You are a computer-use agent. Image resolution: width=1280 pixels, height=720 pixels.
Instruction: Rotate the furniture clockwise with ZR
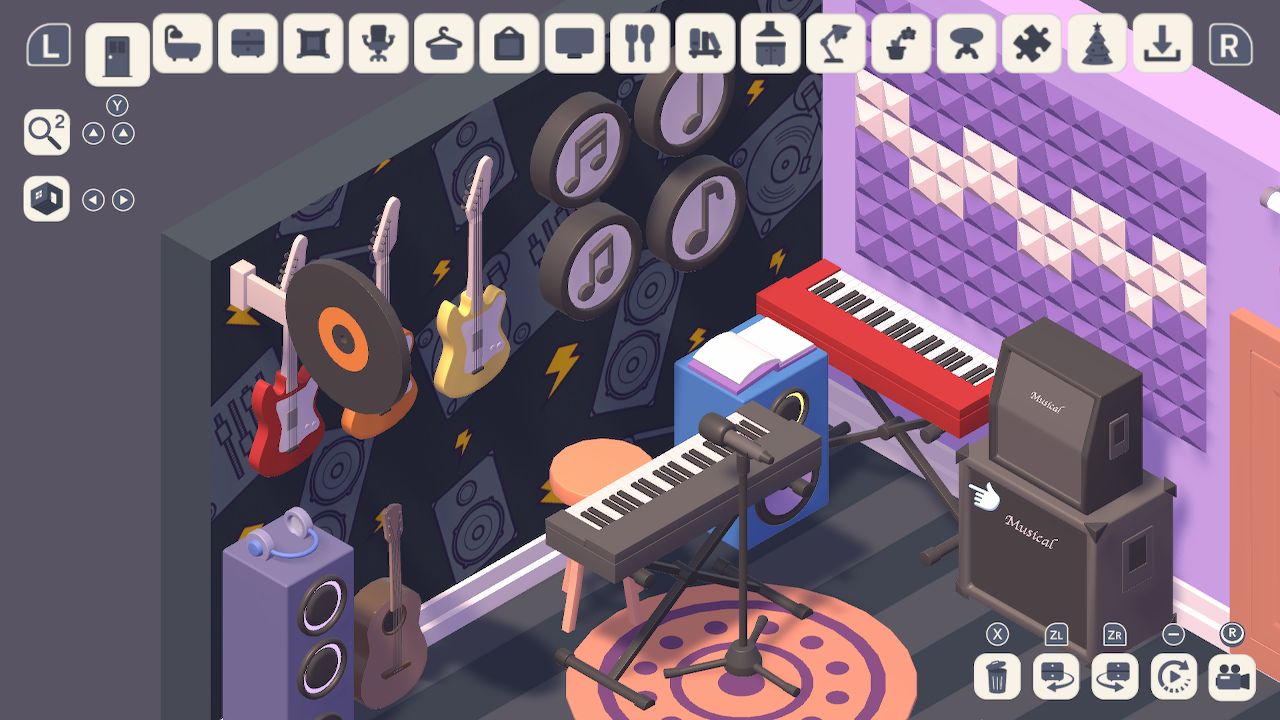1113,678
